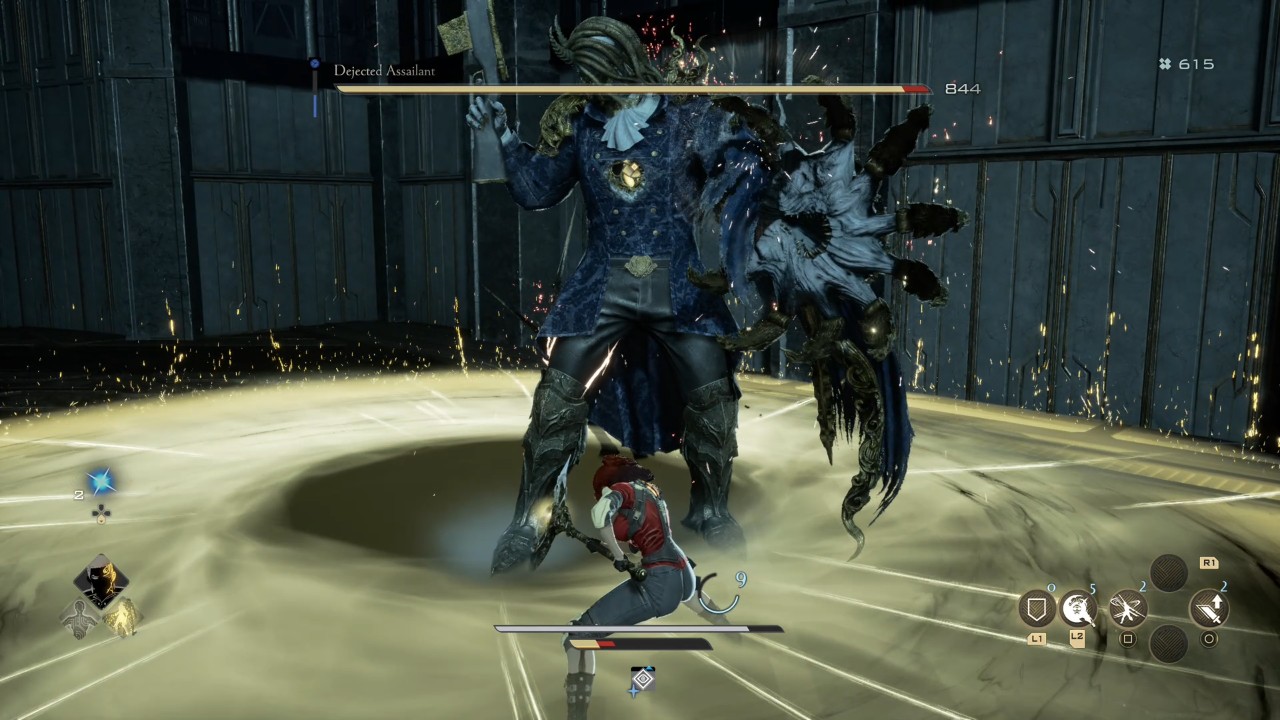The height and width of the screenshot is (720, 1280).
Task: Select the silver body anatomy buff icon
Action: [81, 618]
